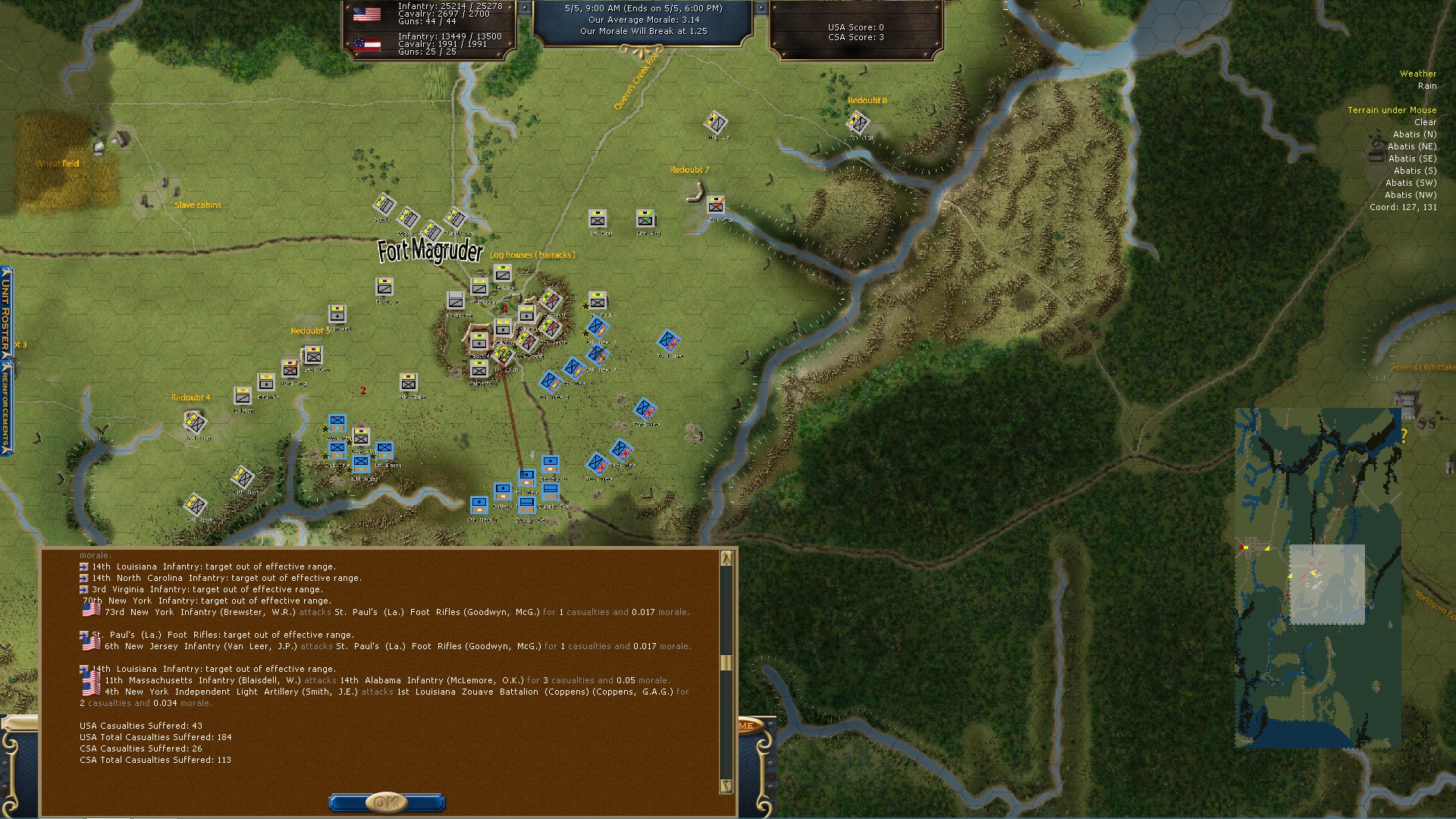Image resolution: width=1456 pixels, height=819 pixels.
Task: Click the gold scrollbar thumb in combat log
Action: [726, 663]
